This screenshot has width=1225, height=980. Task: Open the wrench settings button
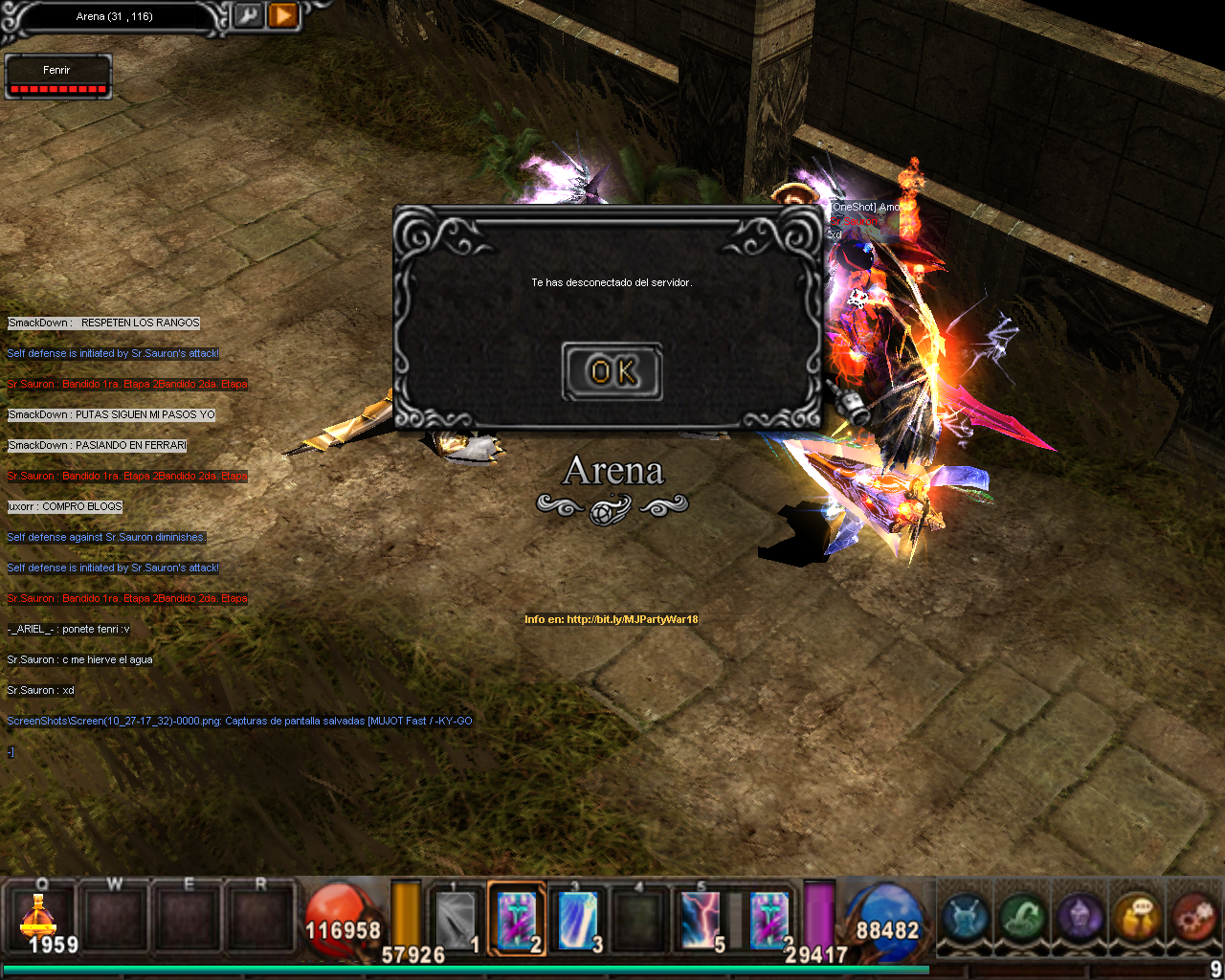(248, 16)
